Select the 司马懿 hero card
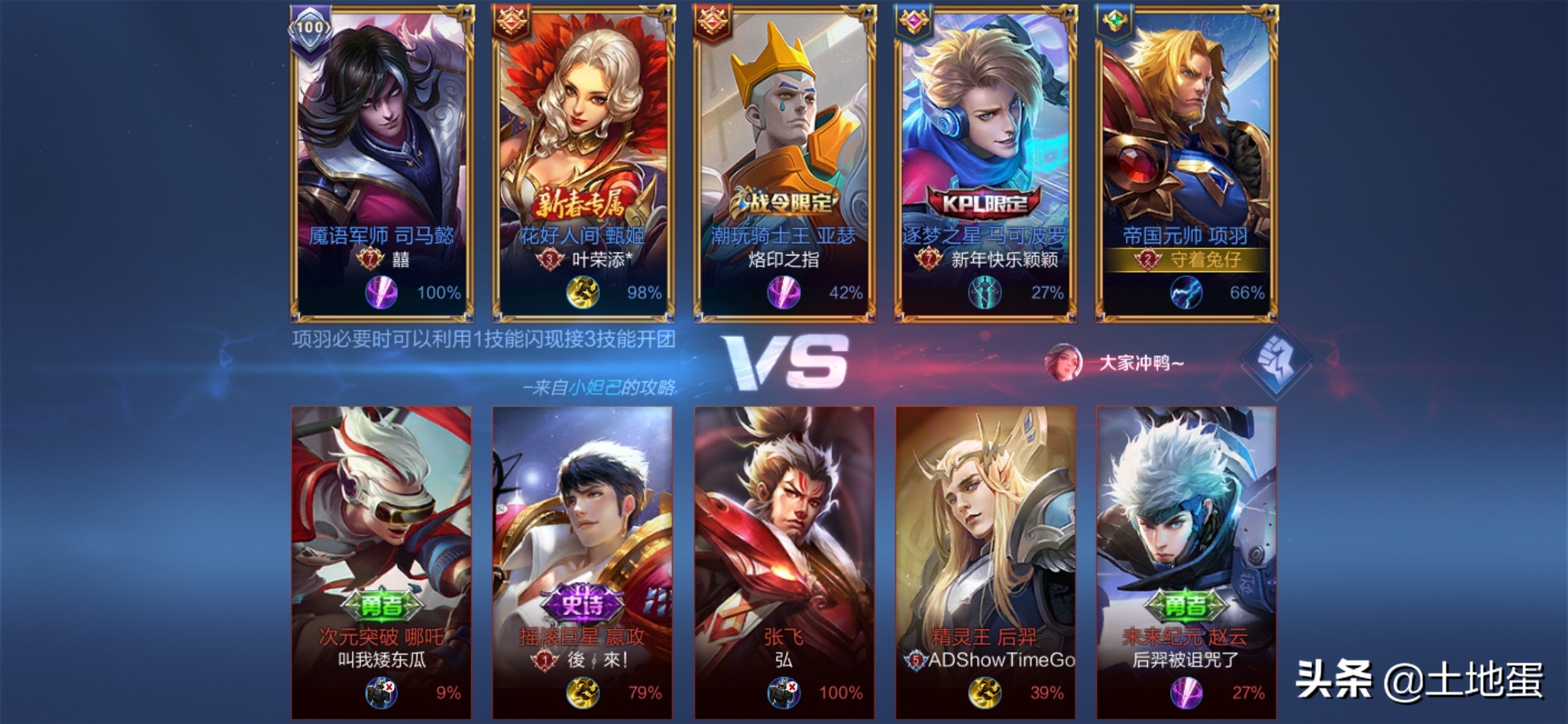The width and height of the screenshot is (1568, 724). tap(382, 161)
